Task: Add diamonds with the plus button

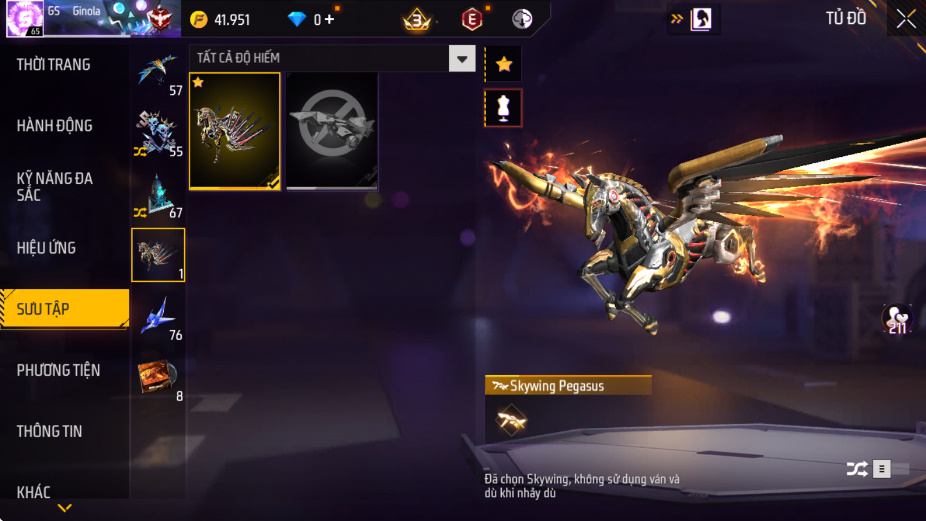Action: point(329,19)
